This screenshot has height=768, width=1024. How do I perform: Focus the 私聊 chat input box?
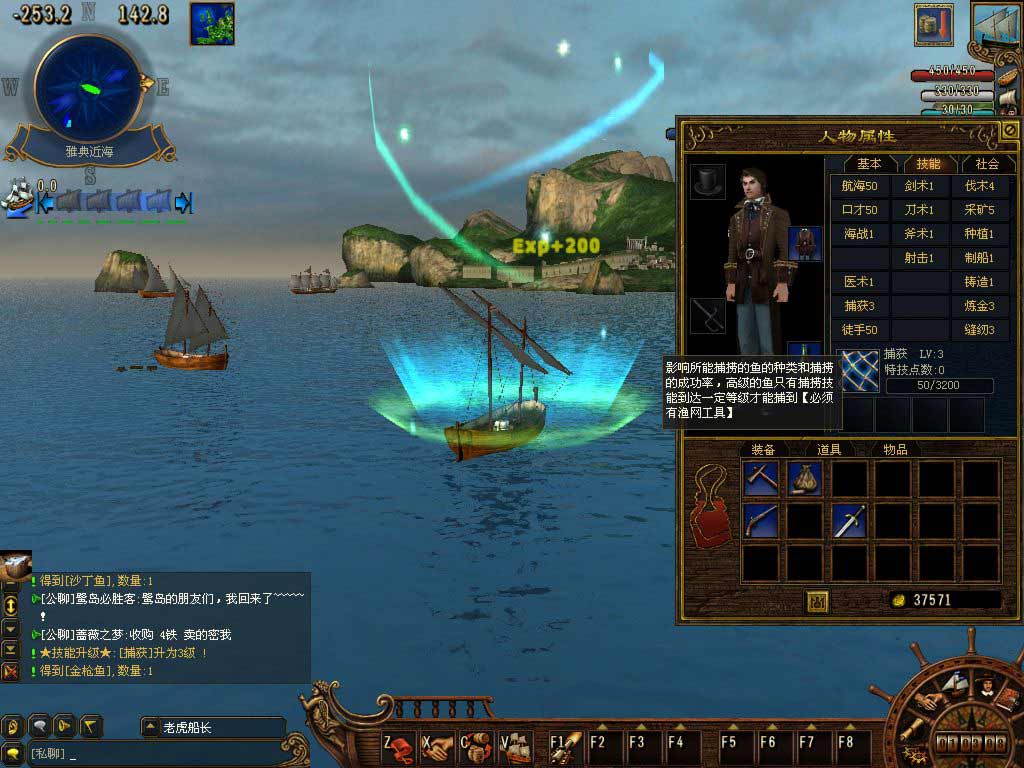coord(150,753)
